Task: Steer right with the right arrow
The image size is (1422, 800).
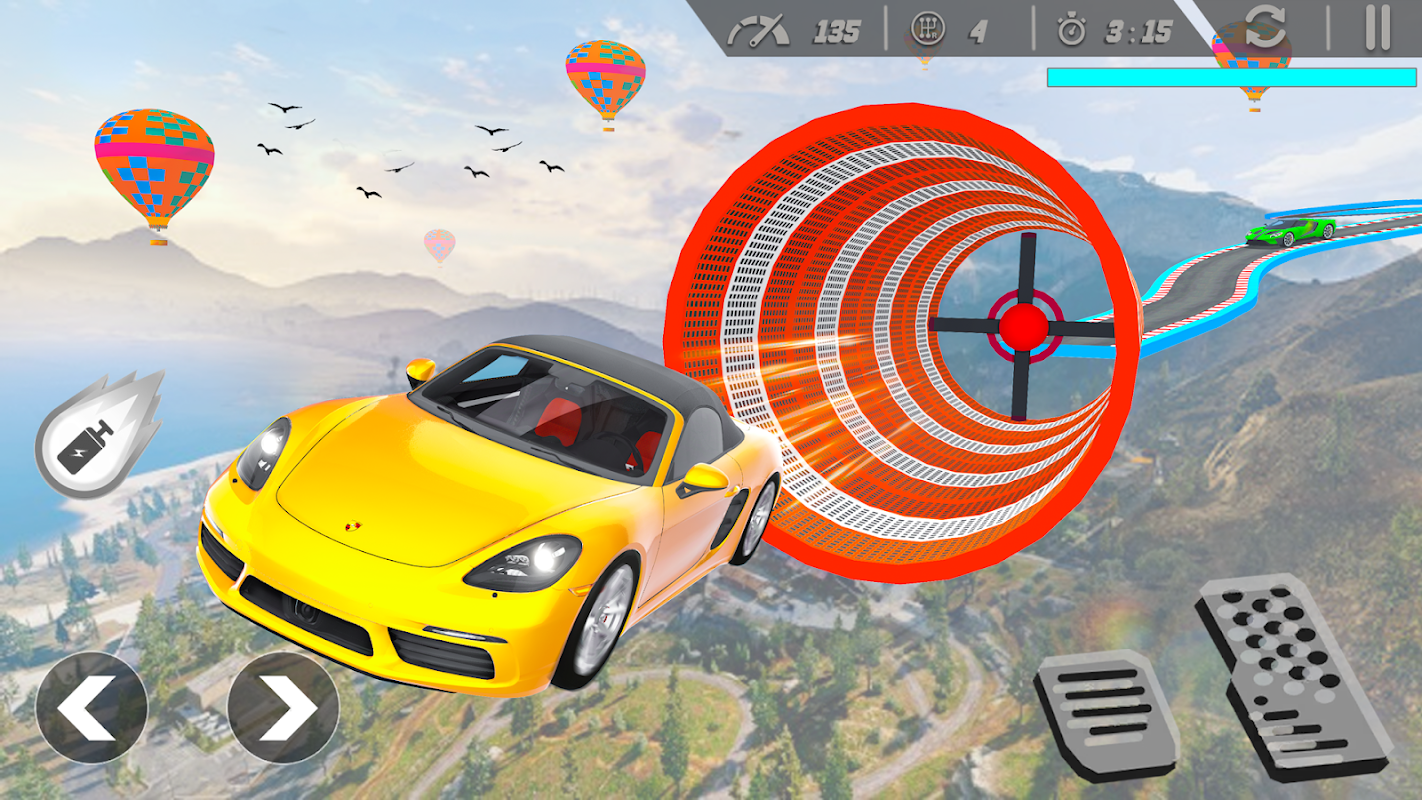Action: click(283, 709)
